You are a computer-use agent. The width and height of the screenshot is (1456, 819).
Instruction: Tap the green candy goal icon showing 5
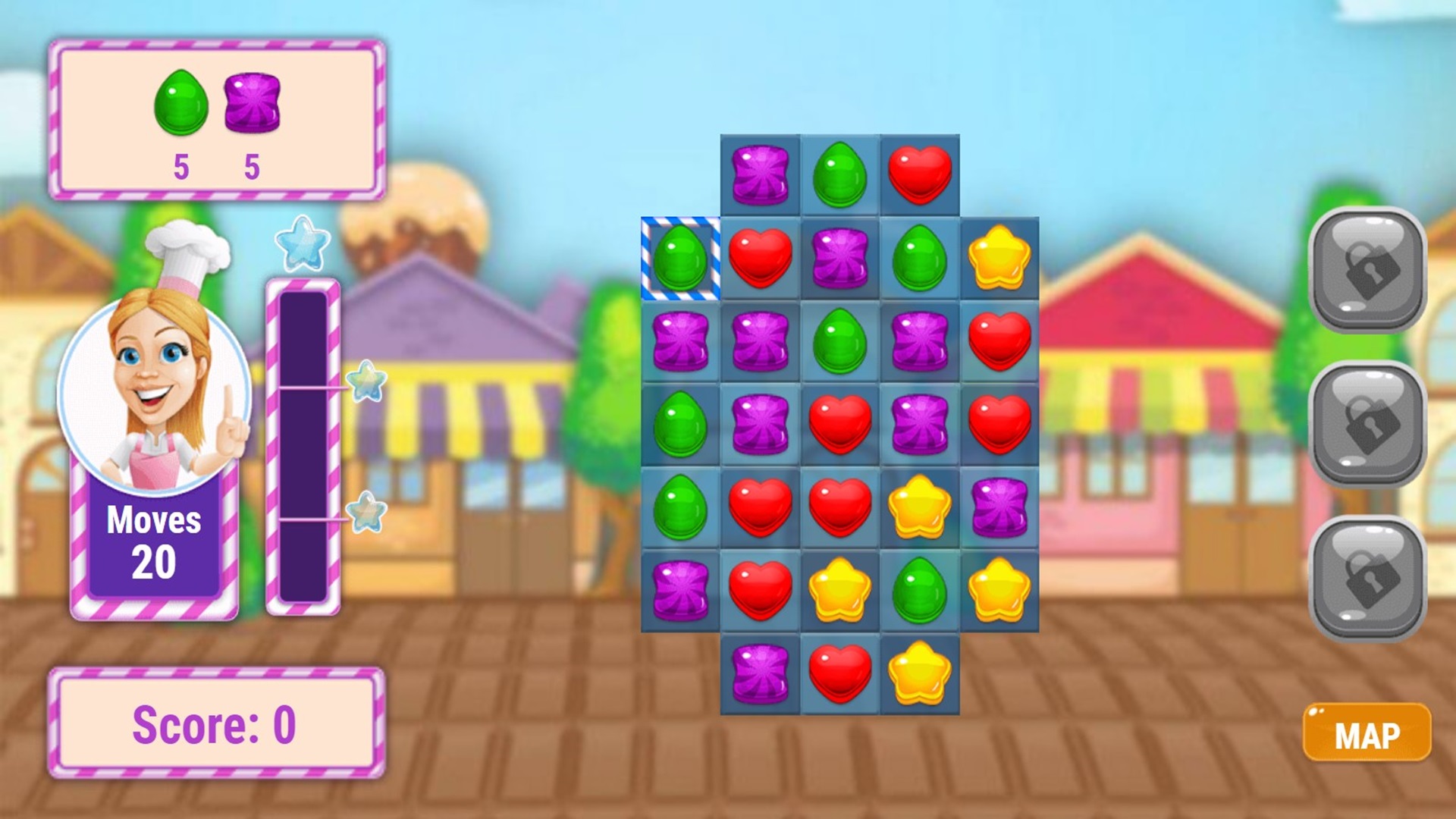[180, 102]
